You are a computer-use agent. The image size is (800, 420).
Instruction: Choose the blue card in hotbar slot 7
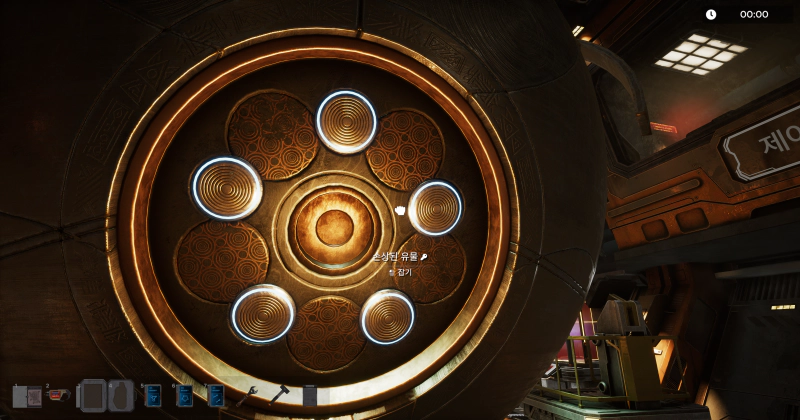(215, 396)
